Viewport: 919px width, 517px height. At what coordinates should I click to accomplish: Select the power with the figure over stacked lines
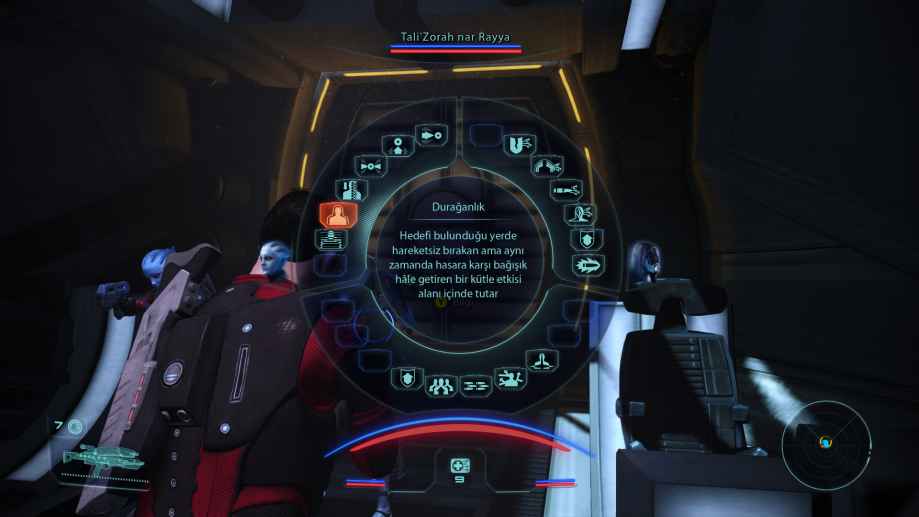tap(332, 239)
